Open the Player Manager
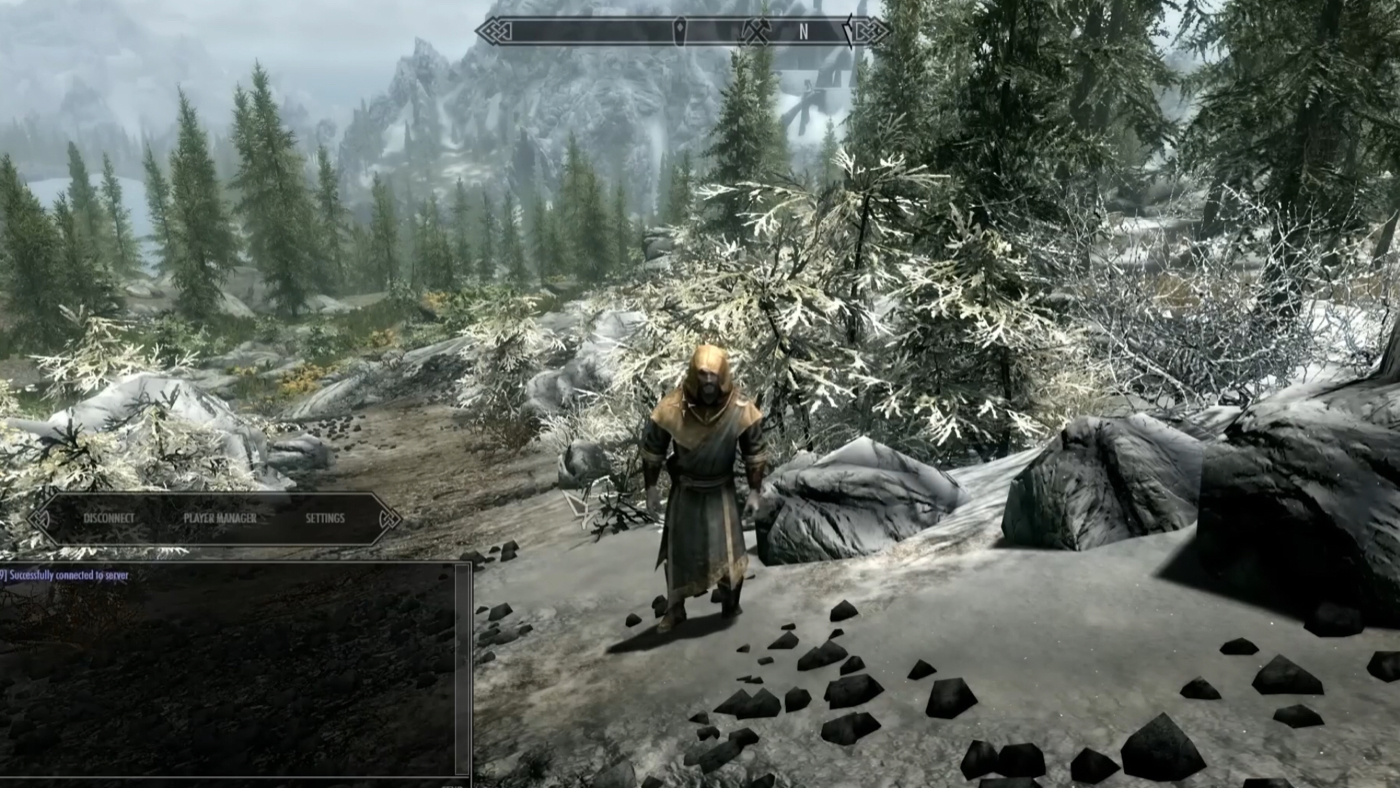 point(220,518)
